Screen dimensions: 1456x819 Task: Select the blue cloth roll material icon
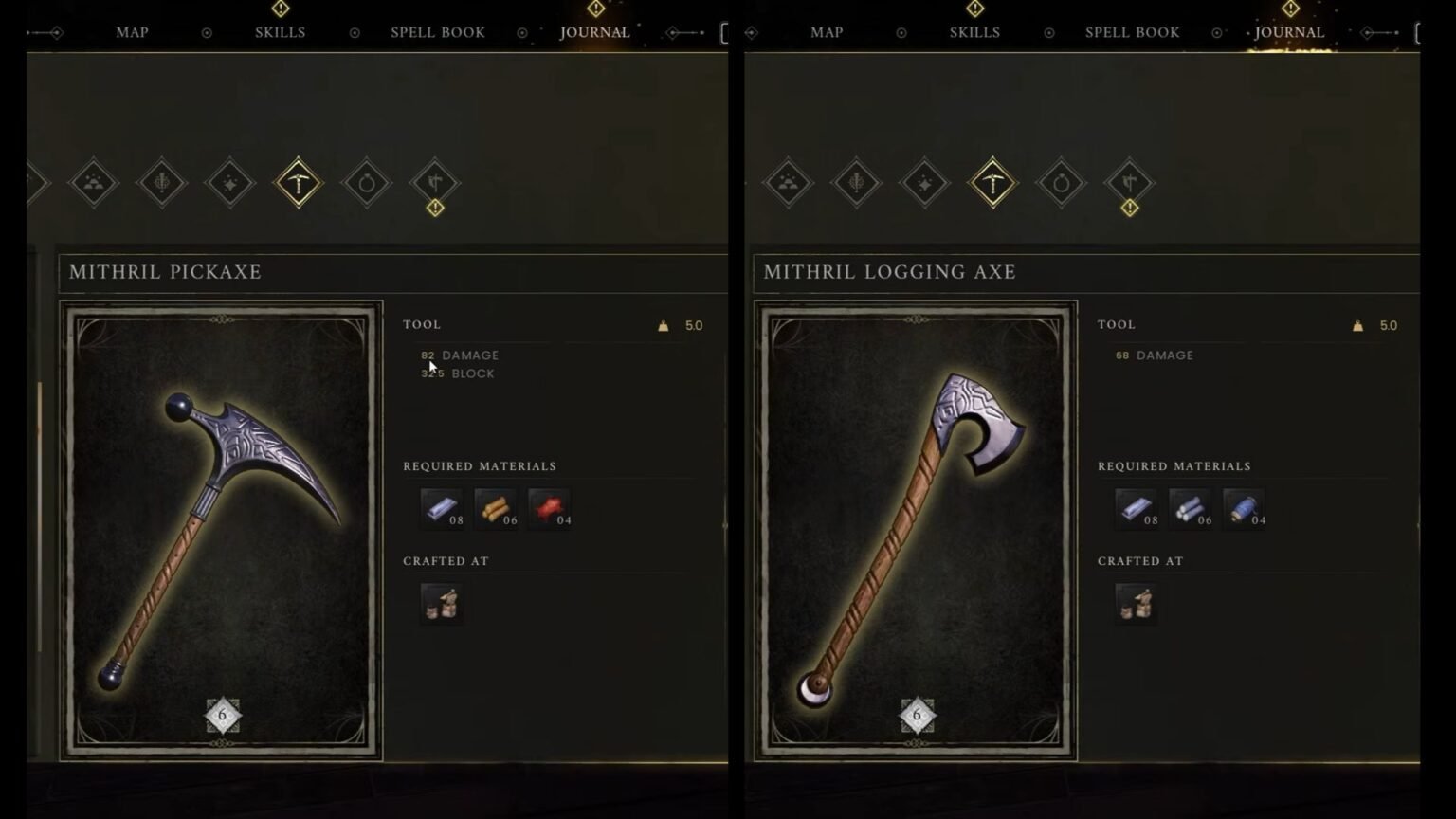coord(1244,509)
